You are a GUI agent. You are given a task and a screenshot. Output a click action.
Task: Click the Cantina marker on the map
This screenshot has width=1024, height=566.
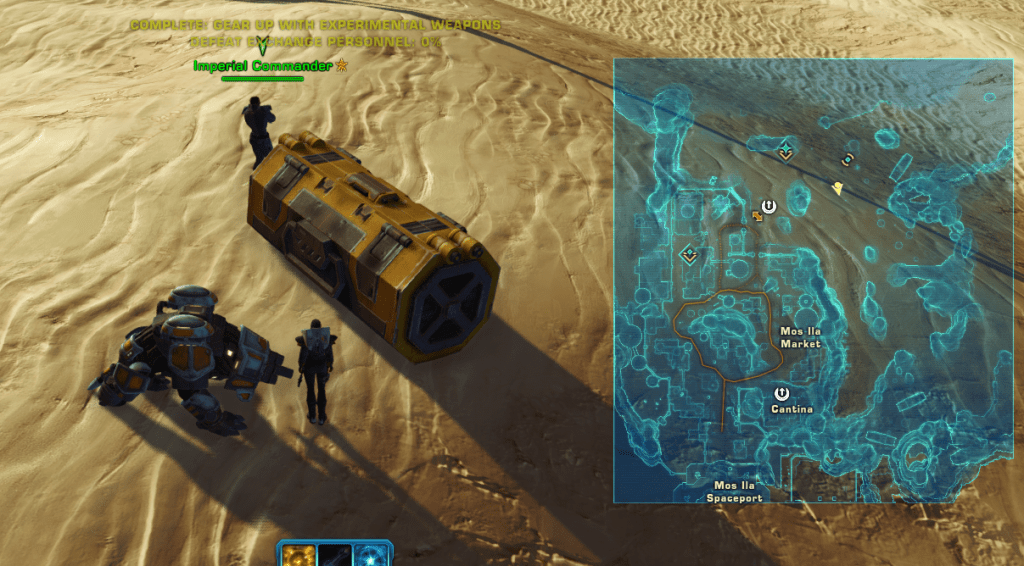tap(782, 394)
